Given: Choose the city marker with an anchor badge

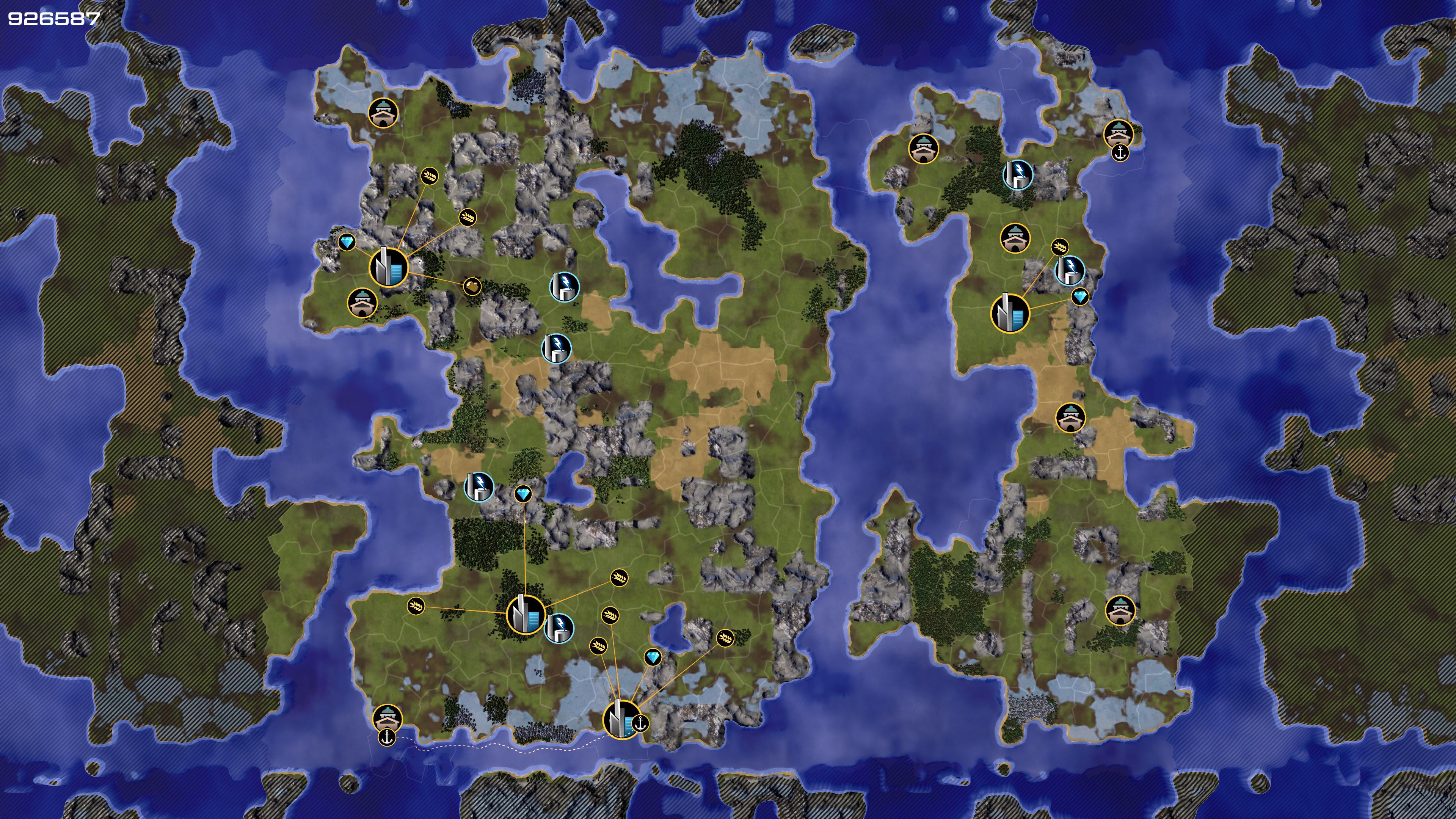Looking at the screenshot, I should pyautogui.click(x=622, y=720).
